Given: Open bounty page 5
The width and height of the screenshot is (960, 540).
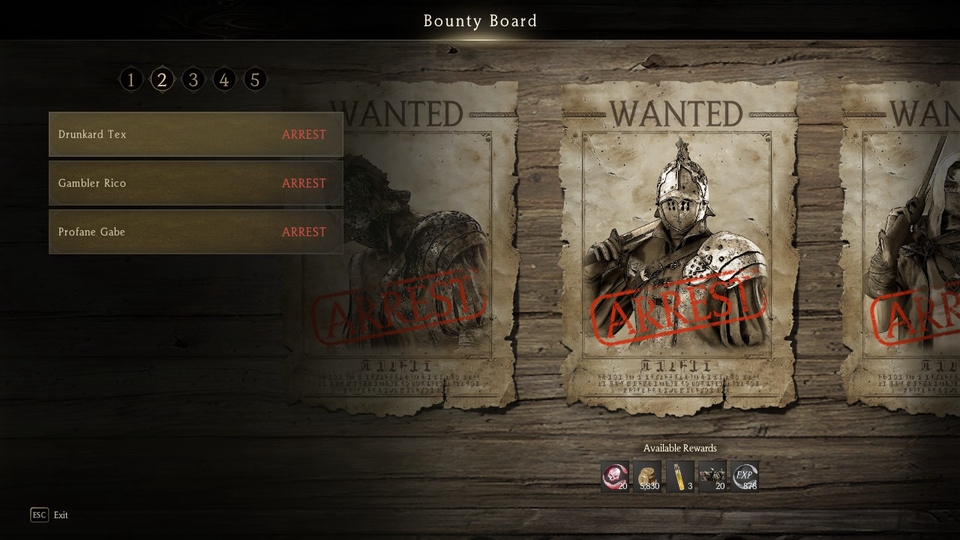Looking at the screenshot, I should [x=255, y=80].
